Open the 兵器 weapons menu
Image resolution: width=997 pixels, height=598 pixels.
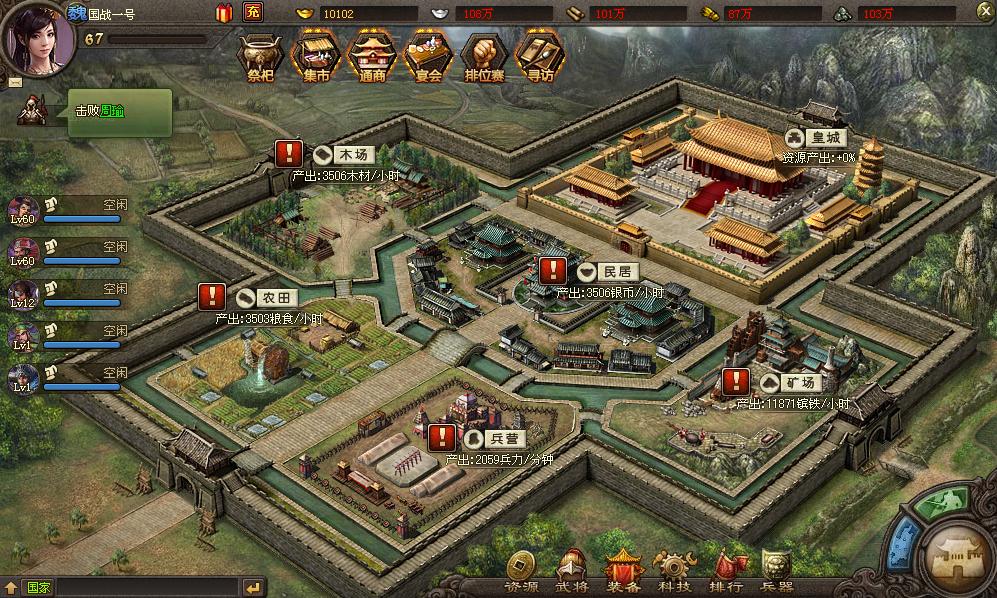point(776,571)
